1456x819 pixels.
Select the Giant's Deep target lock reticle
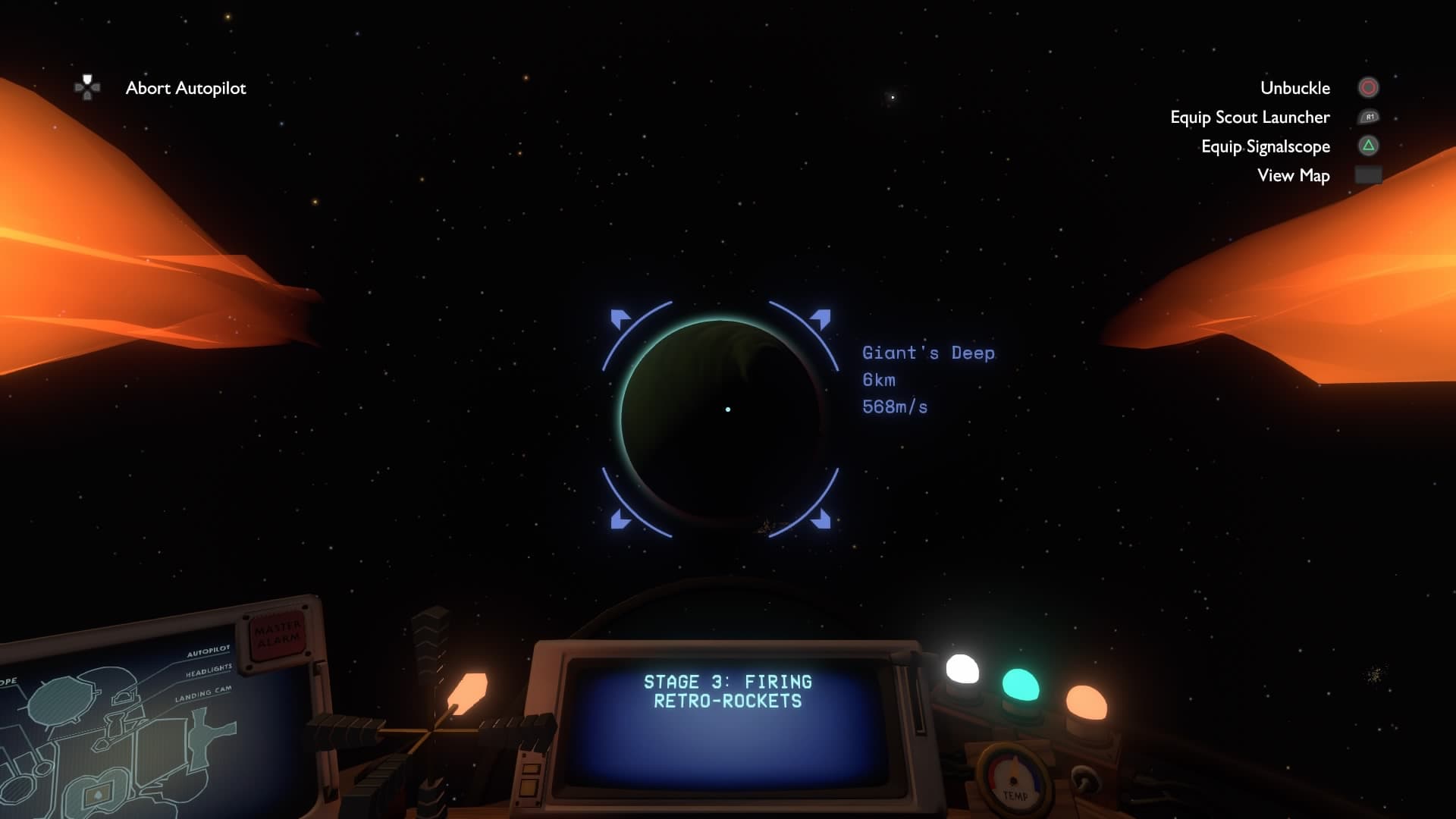click(x=720, y=419)
